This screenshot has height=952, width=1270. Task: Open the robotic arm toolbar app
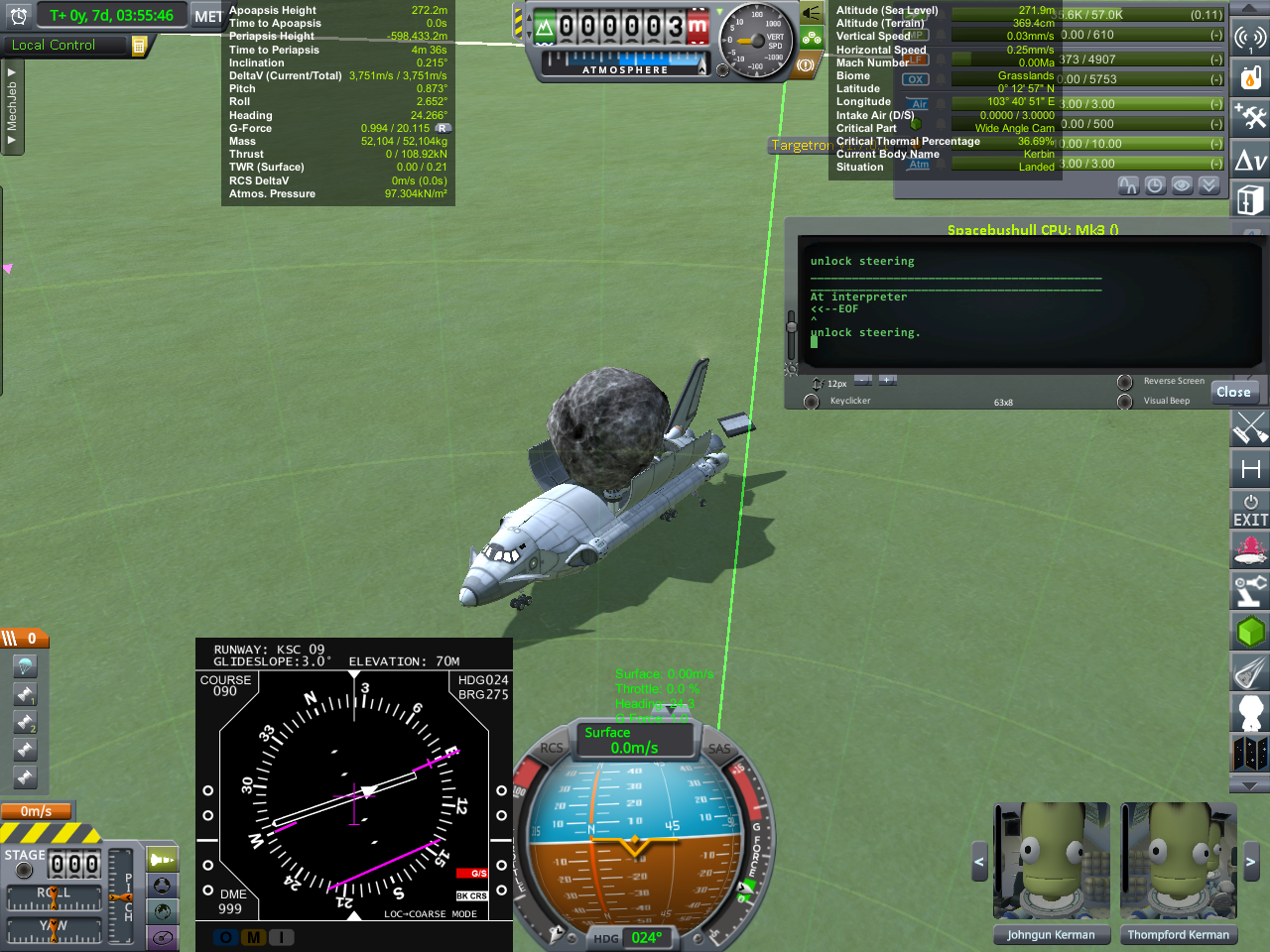pos(1250,589)
